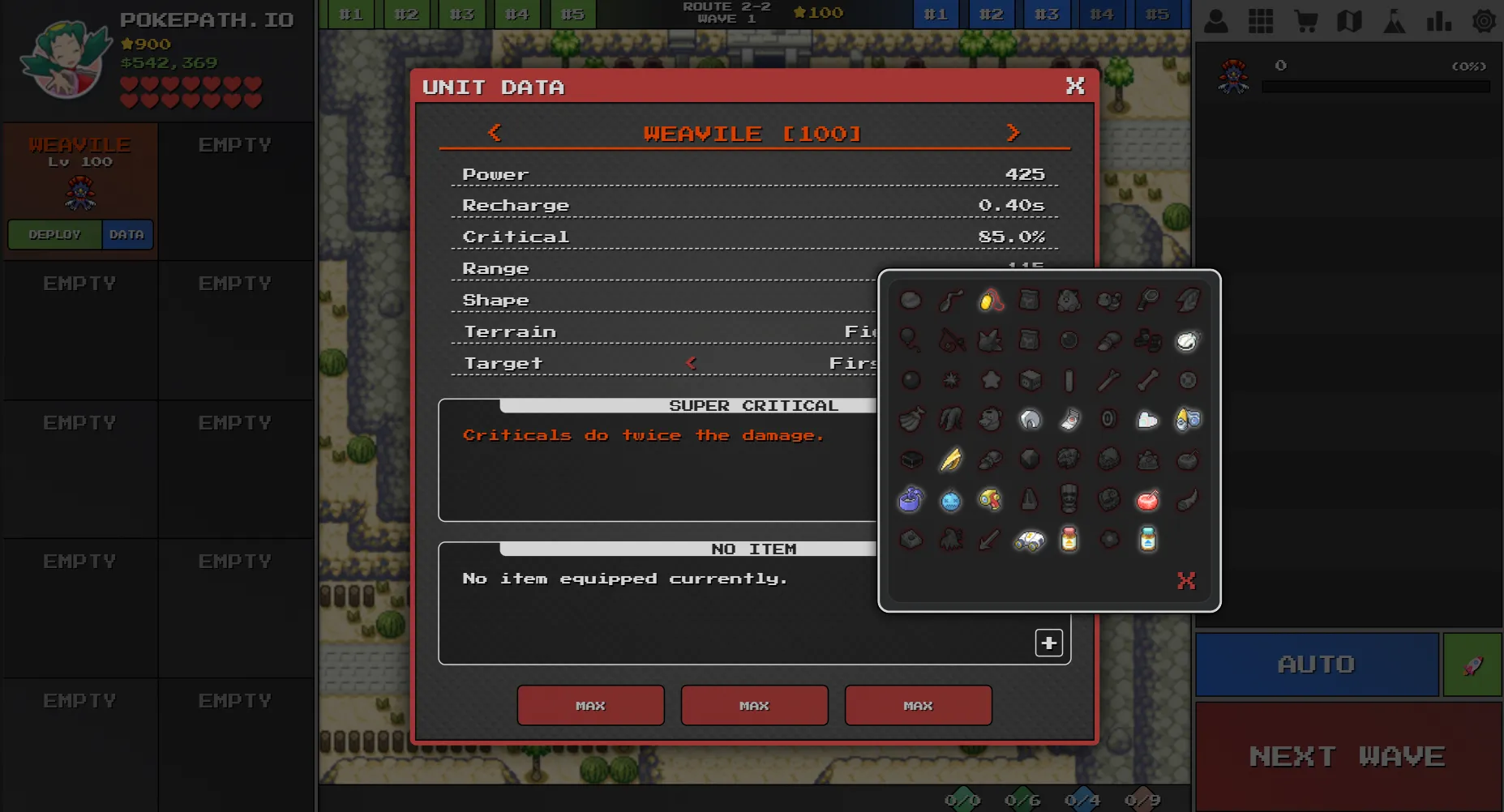This screenshot has width=1504, height=812.
Task: Show the next unit with the right arrow
Action: (1013, 133)
